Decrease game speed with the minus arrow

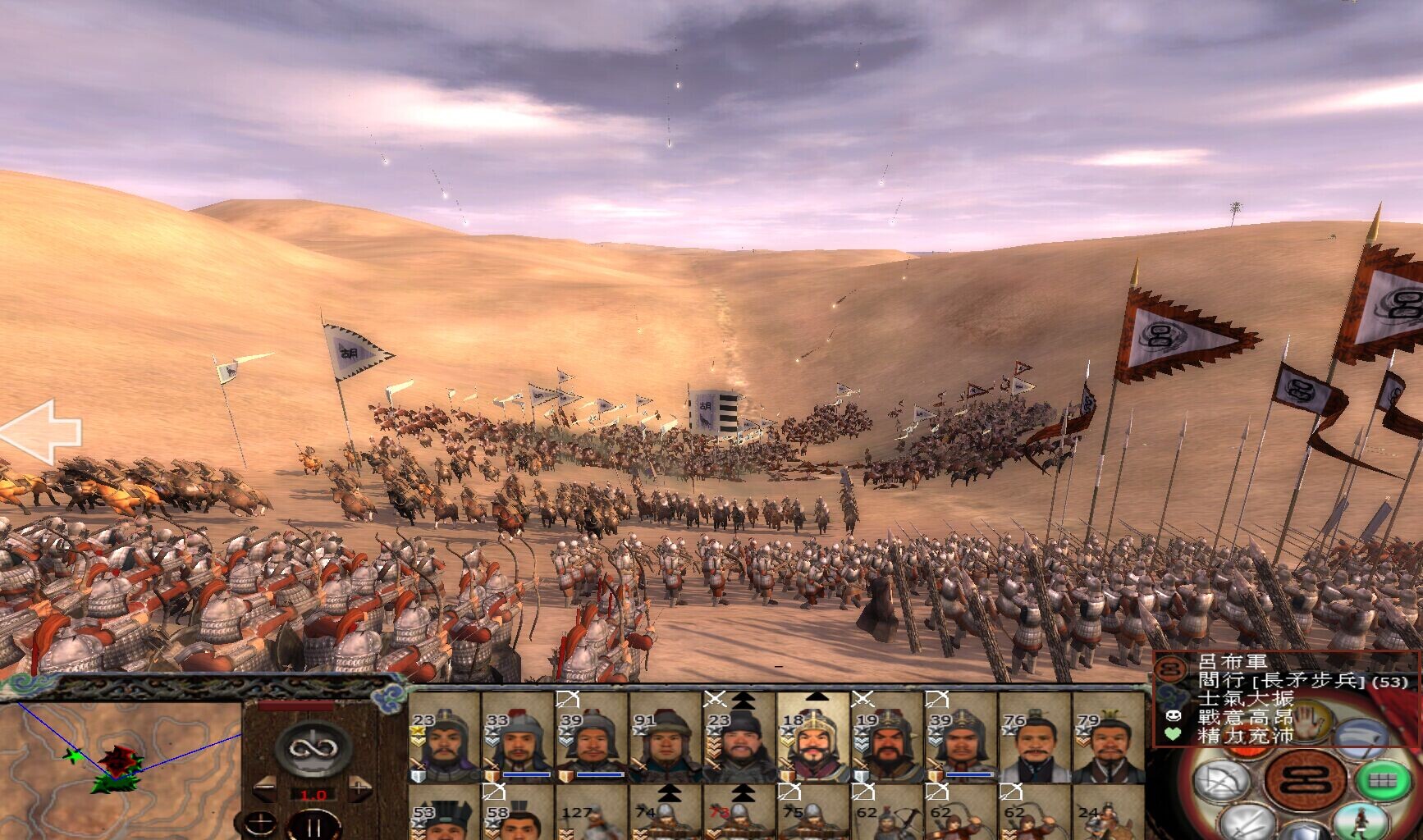click(266, 790)
